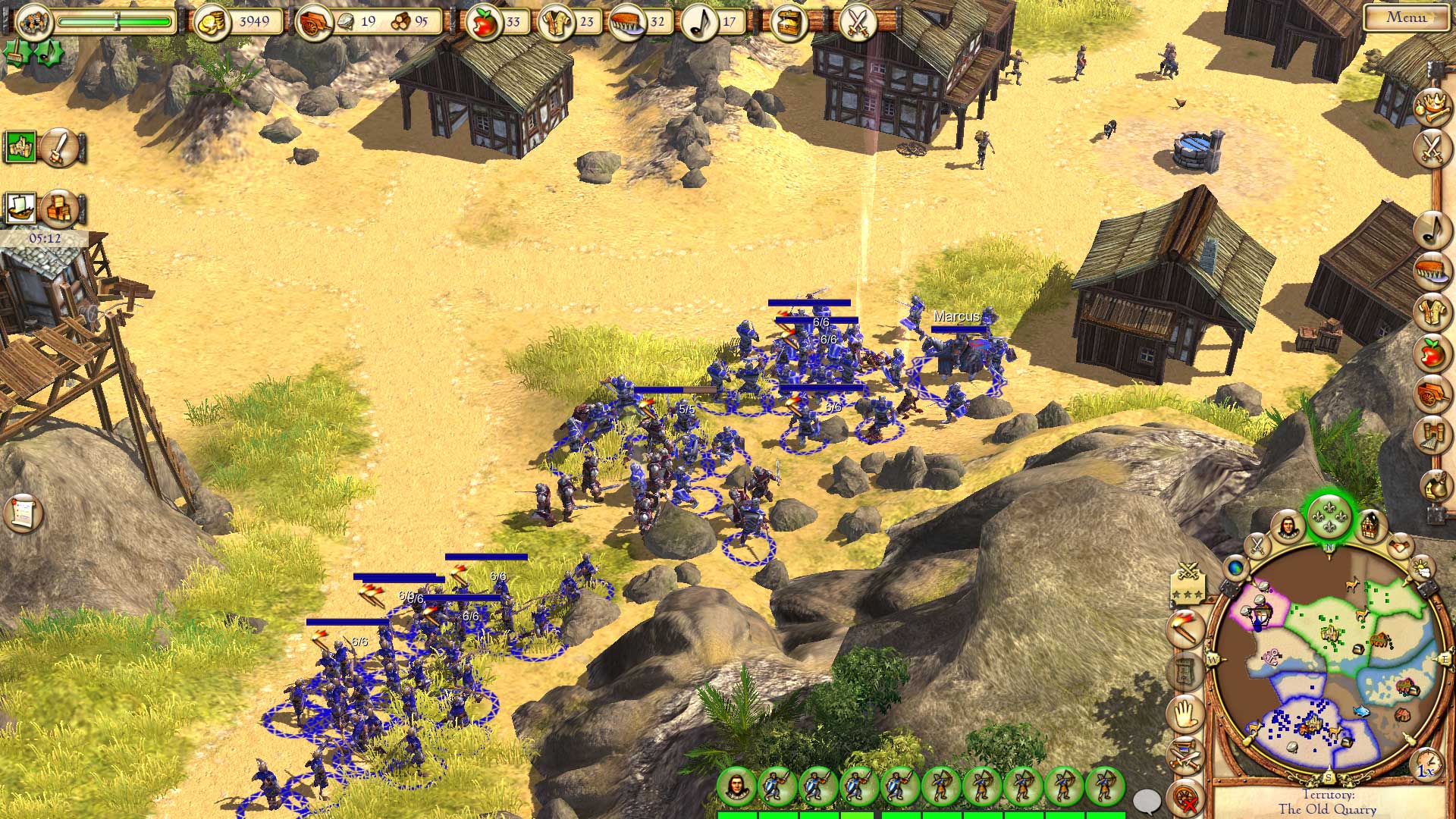Select the fleur-de-lis minimap mode
This screenshot has height=819, width=1456.
tap(1329, 516)
